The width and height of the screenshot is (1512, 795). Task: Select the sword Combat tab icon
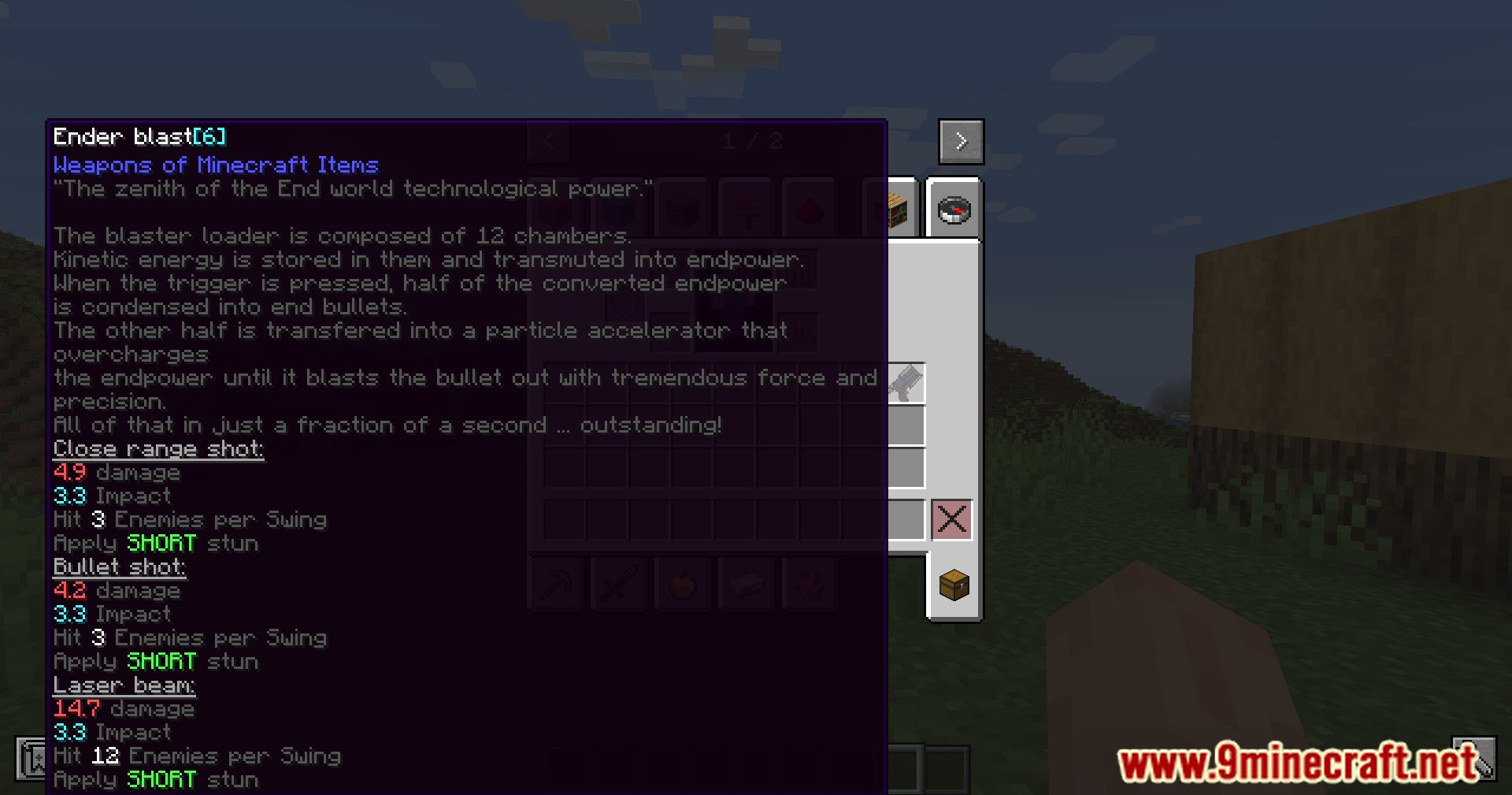619,584
